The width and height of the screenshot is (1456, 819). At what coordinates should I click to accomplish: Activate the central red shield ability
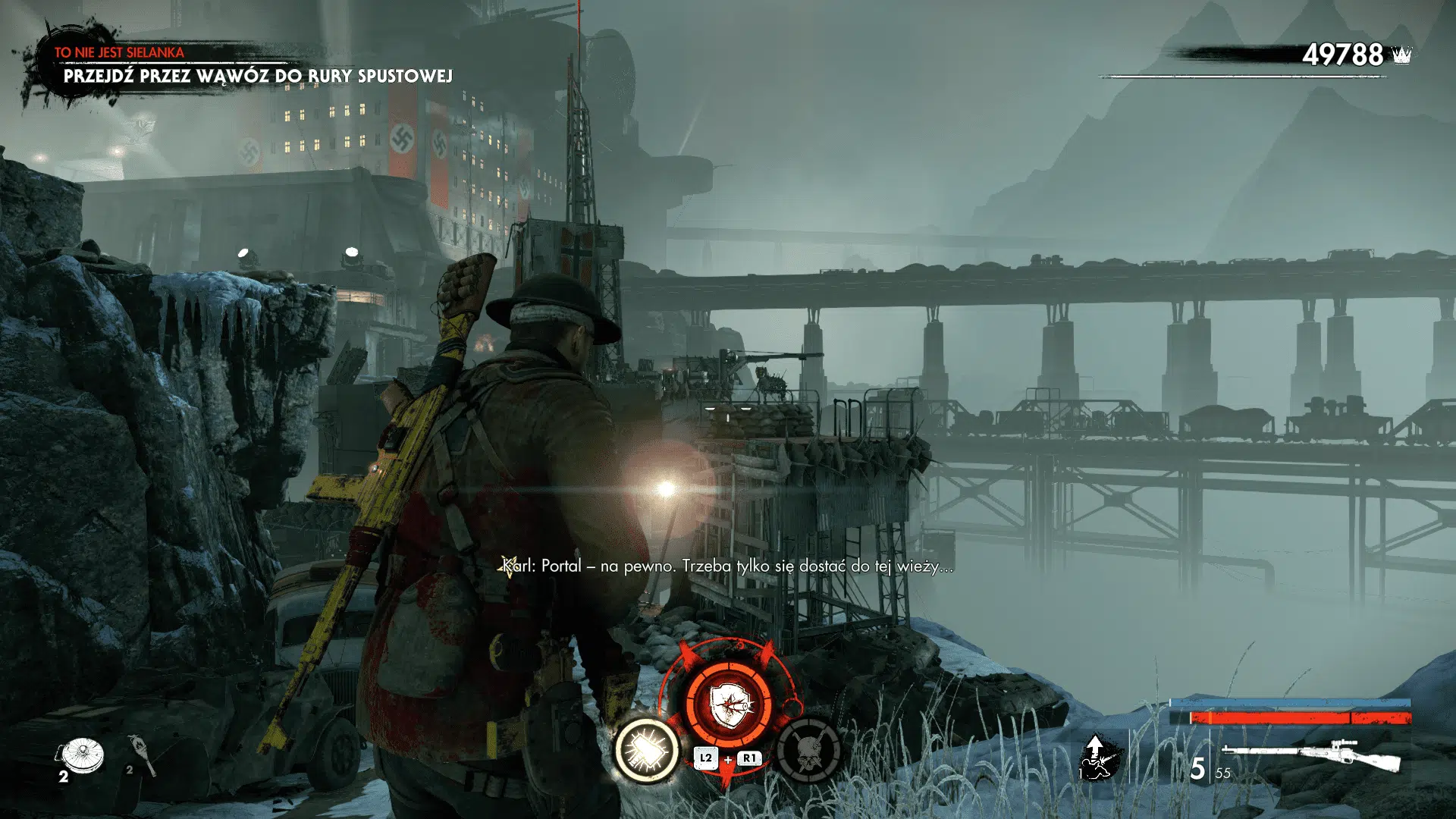point(729,705)
